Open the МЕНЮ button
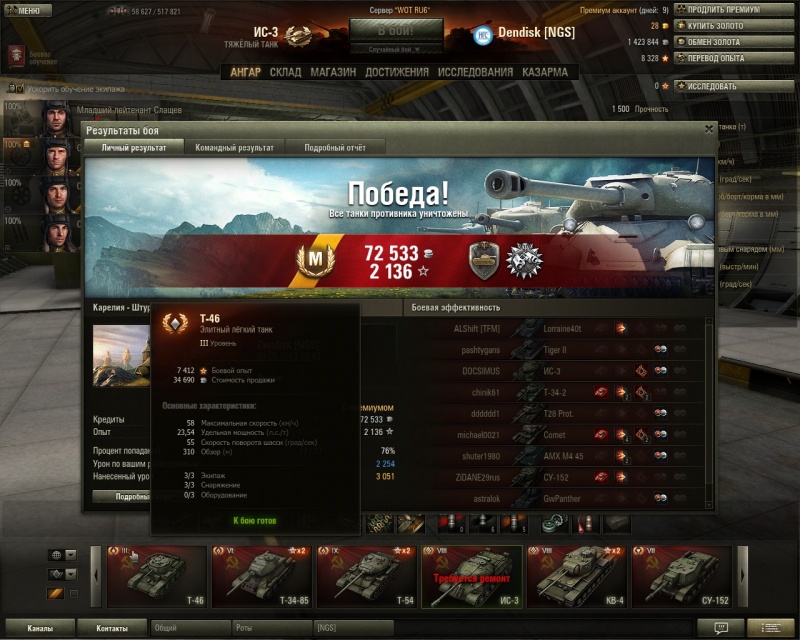This screenshot has width=800, height=640. 27,11
